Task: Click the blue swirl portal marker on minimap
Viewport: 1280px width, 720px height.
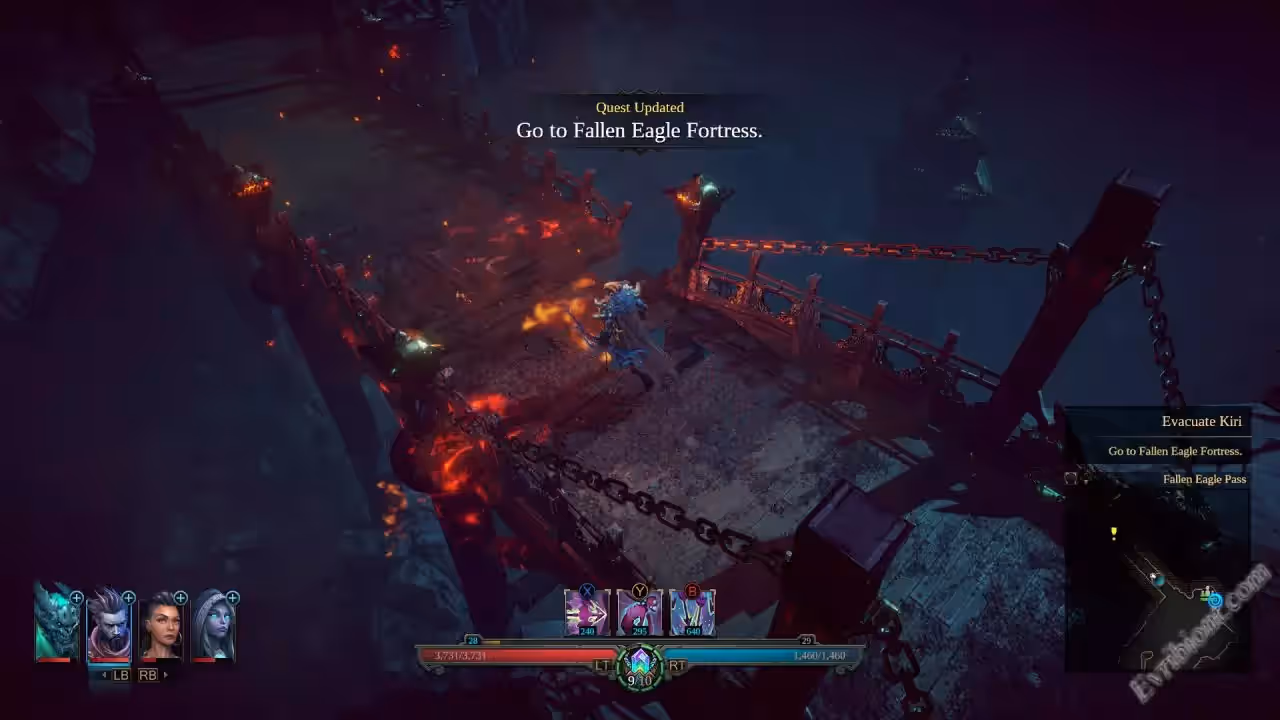Action: (1215, 600)
